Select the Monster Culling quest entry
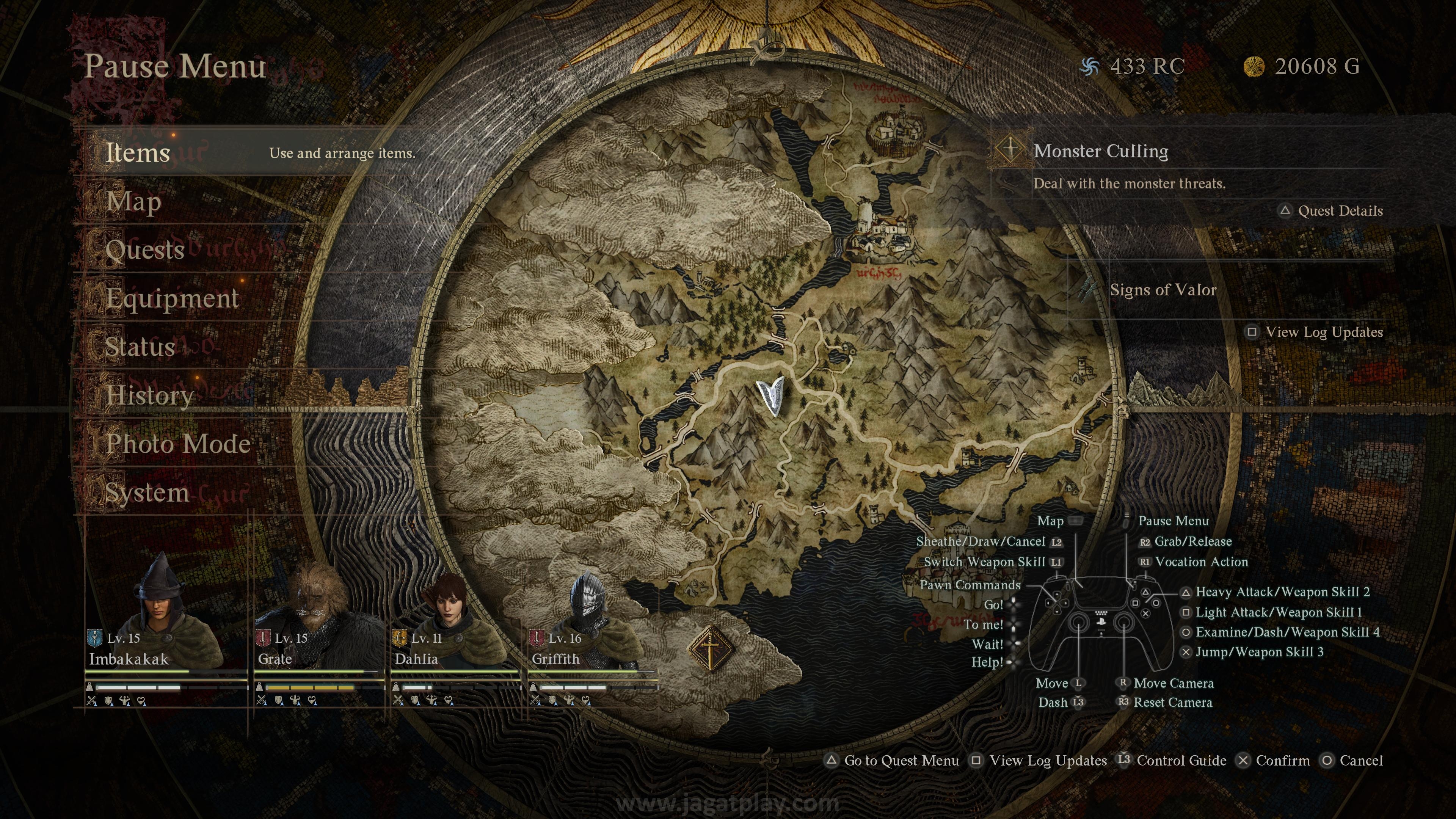This screenshot has height=819, width=1456. click(x=1100, y=152)
